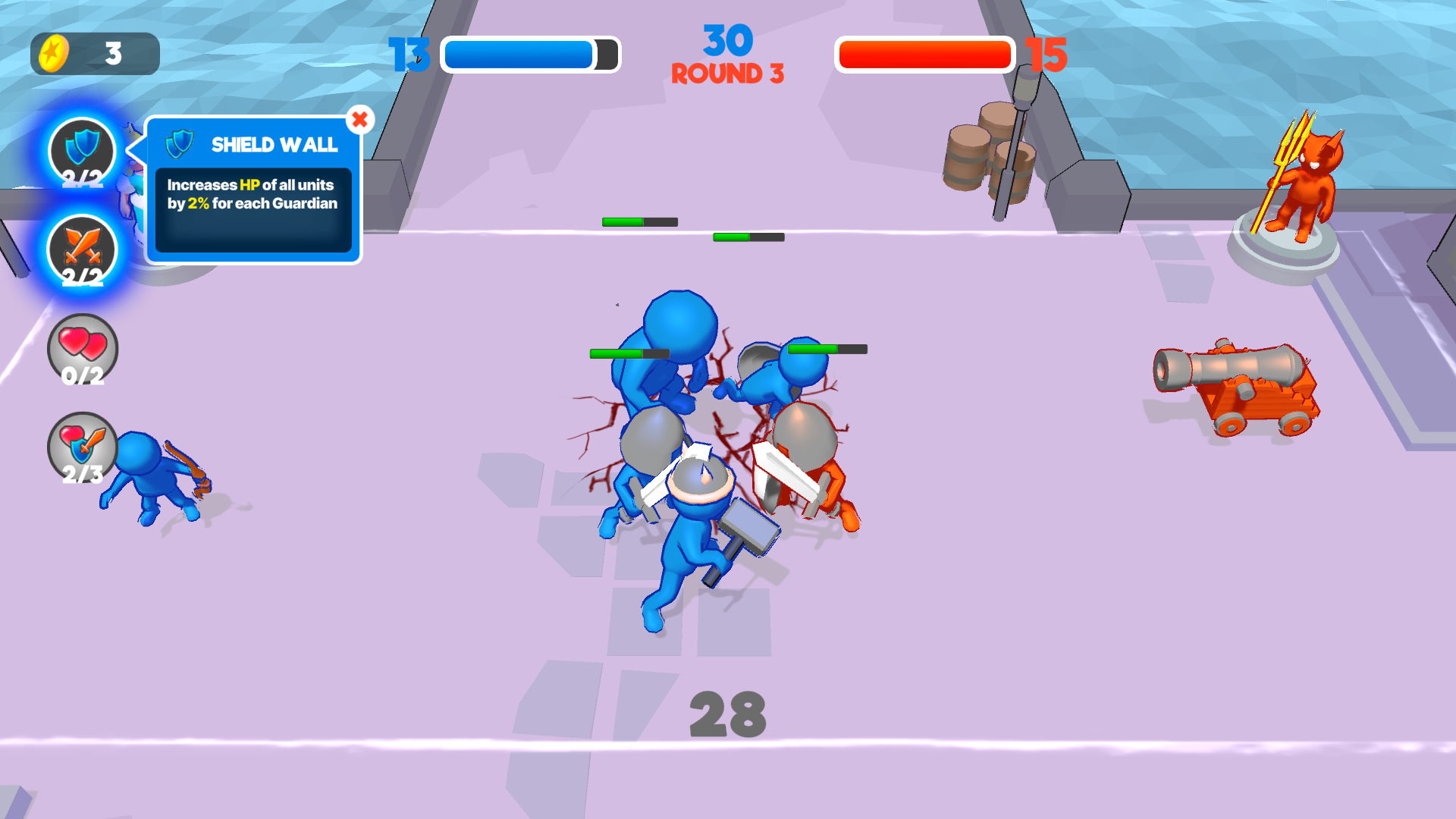The image size is (1456, 819).
Task: Click the gold coin currency icon
Action: pyautogui.click(x=53, y=52)
